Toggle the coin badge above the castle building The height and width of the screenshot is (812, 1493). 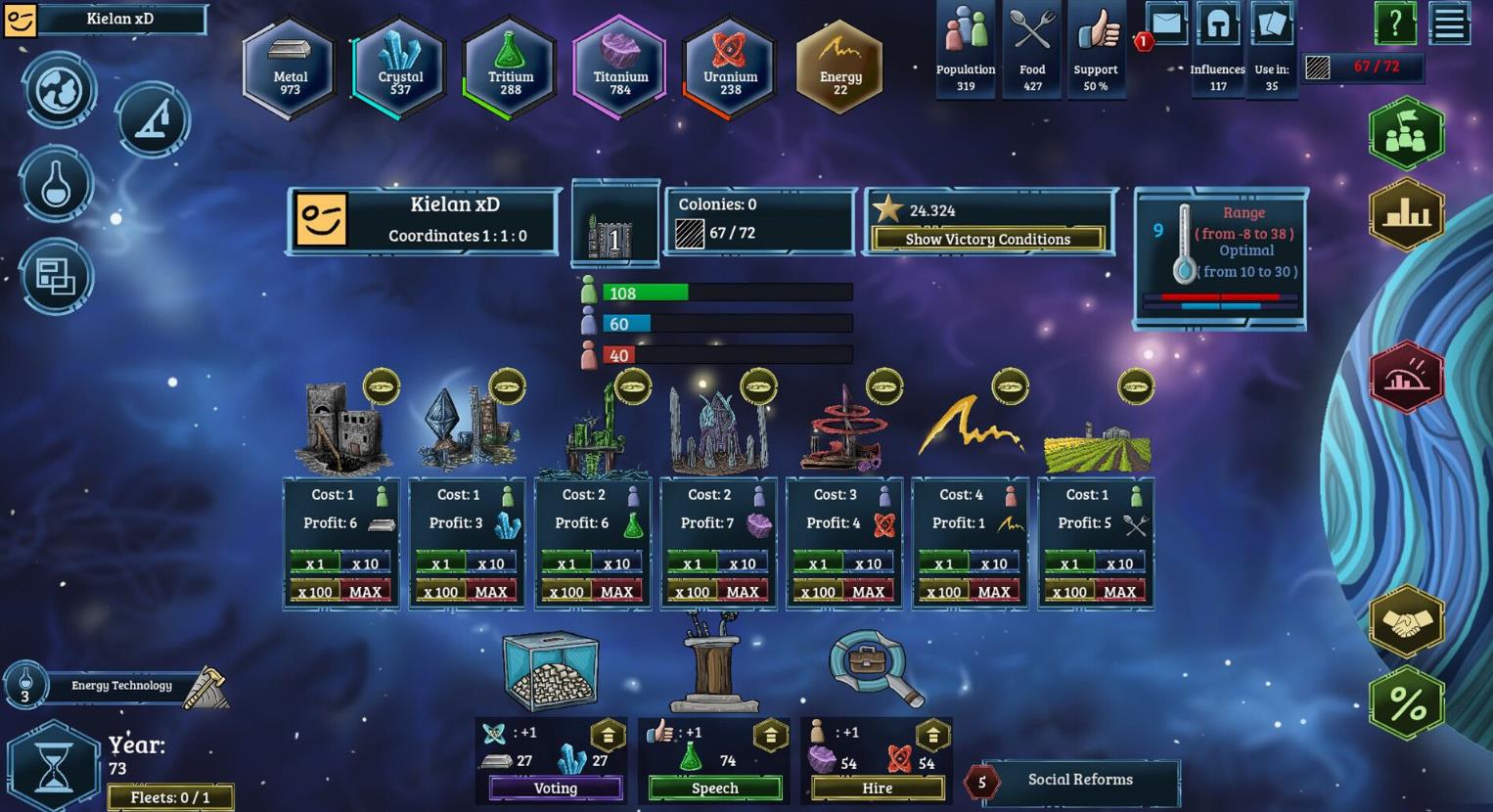tap(381, 386)
